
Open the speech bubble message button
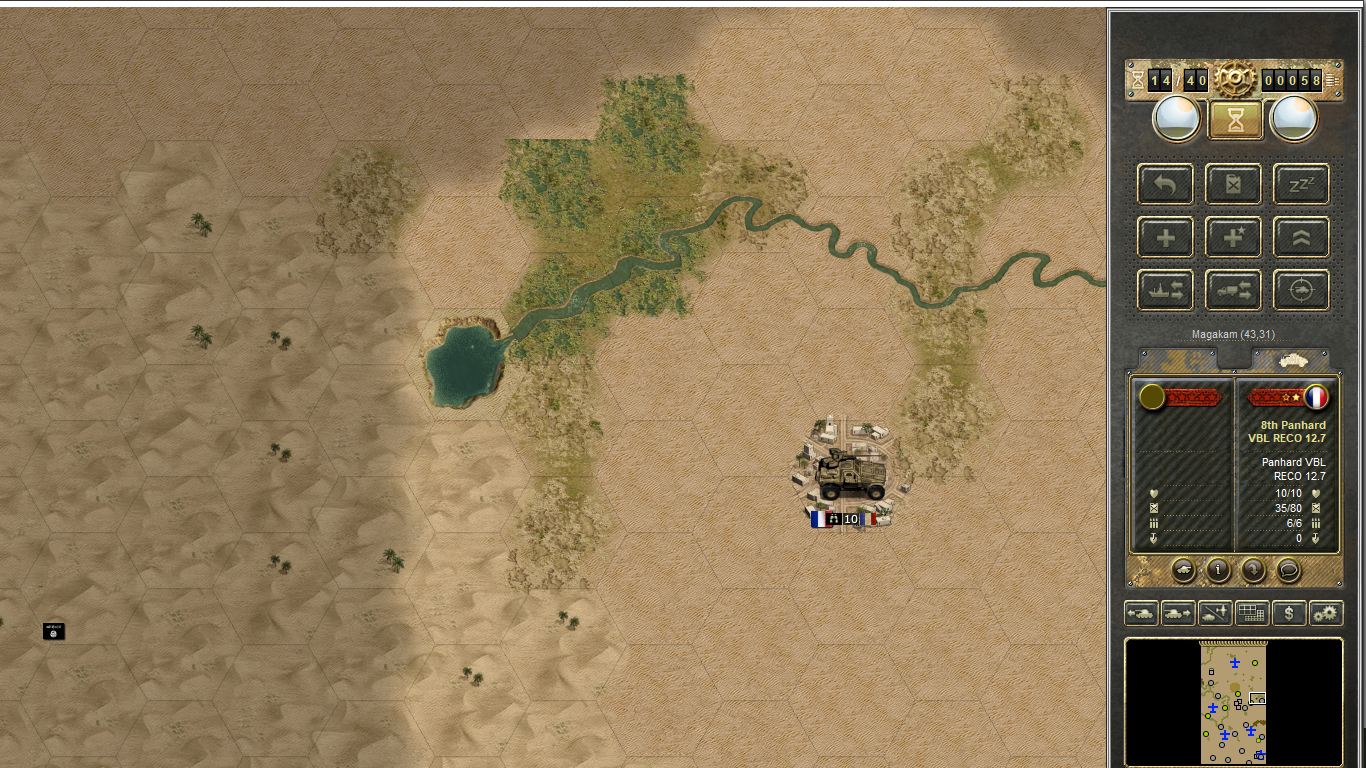1289,570
